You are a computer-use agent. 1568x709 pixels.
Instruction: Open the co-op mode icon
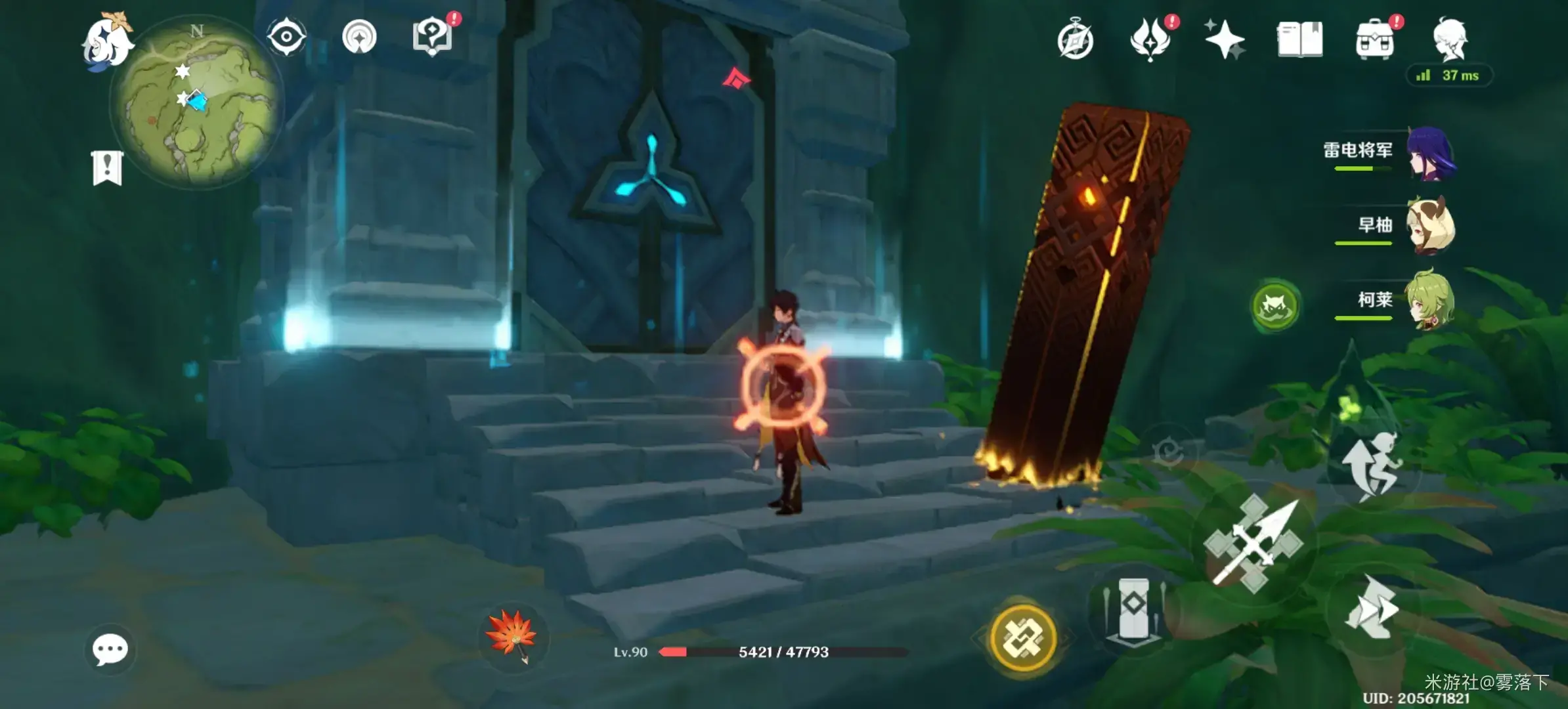359,37
